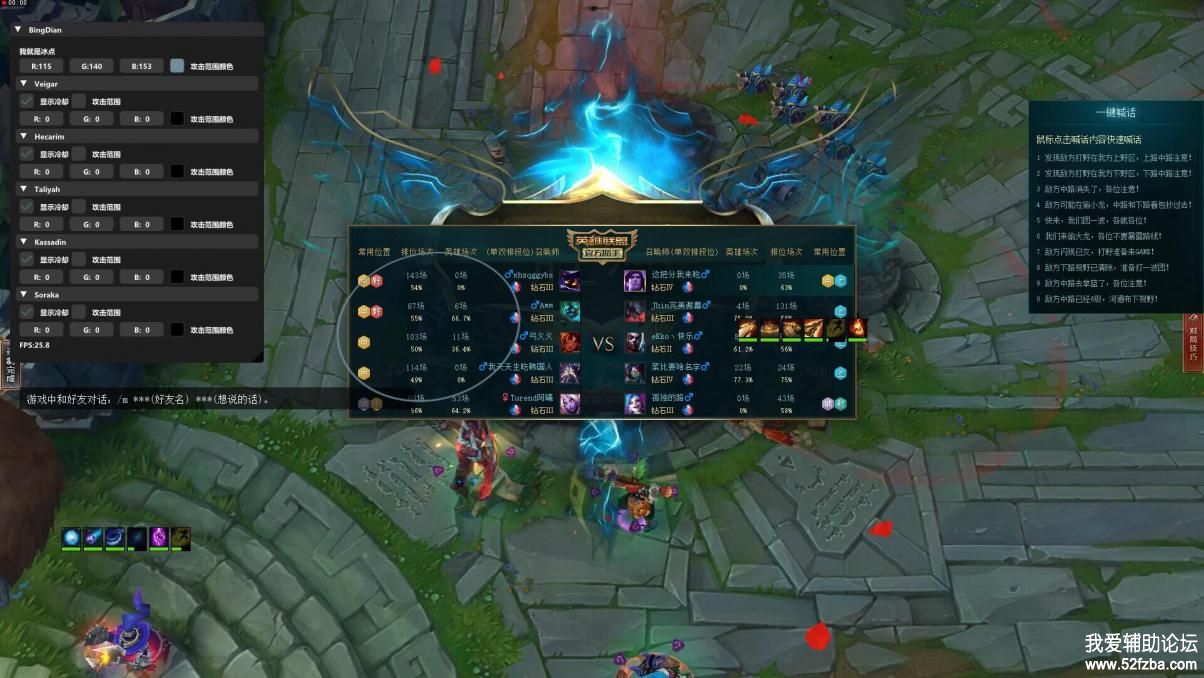
Task: Toggle Kassadin's show-cooldown checkbox
Action: click(x=27, y=259)
